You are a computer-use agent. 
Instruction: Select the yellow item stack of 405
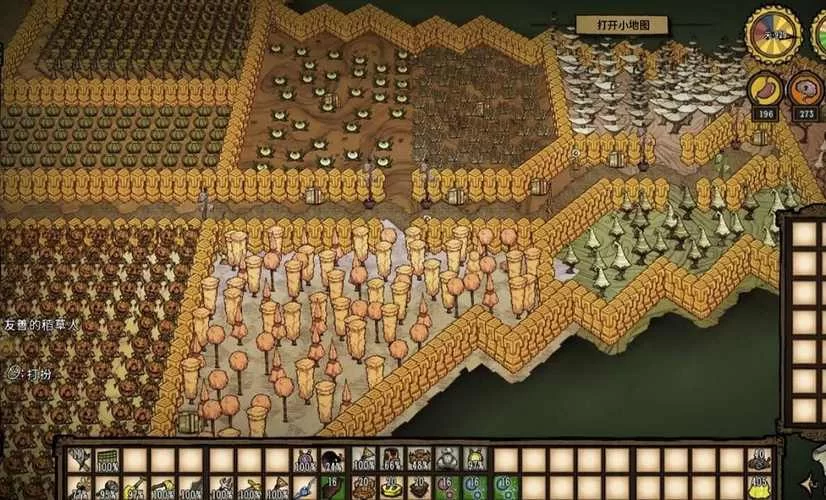760,489
